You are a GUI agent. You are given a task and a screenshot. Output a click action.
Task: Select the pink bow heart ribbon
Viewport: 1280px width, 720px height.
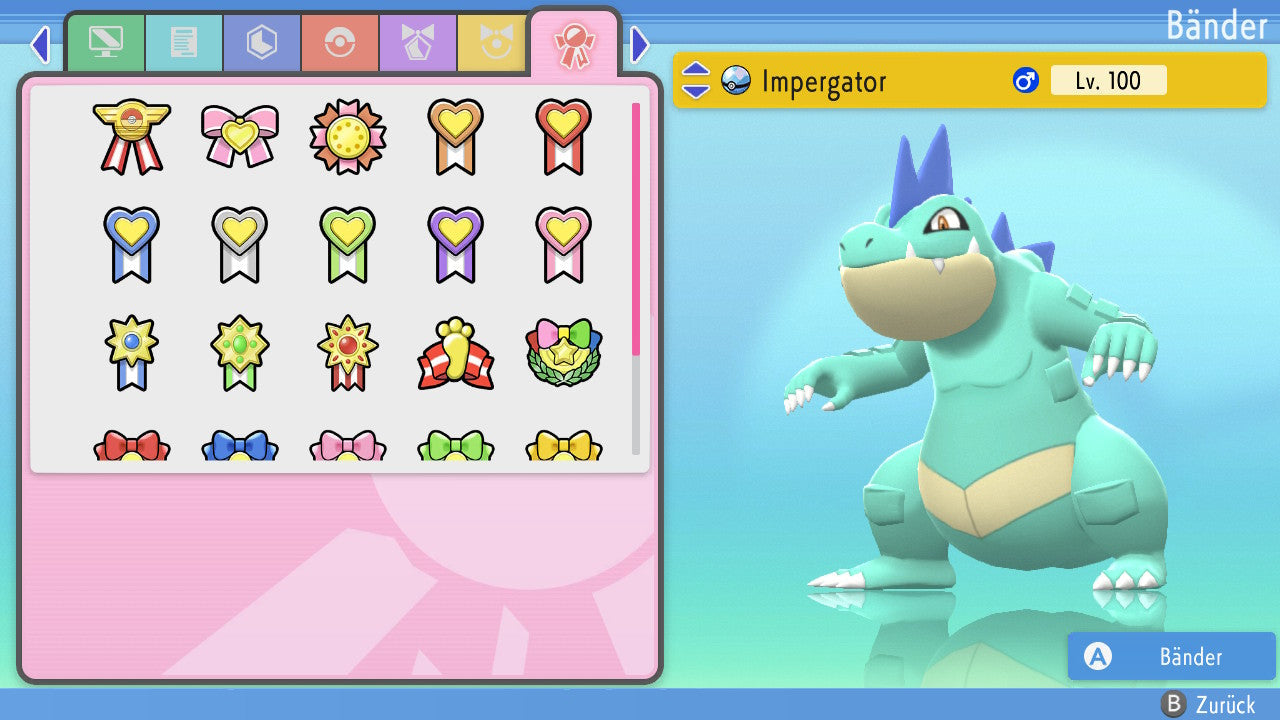(240, 136)
